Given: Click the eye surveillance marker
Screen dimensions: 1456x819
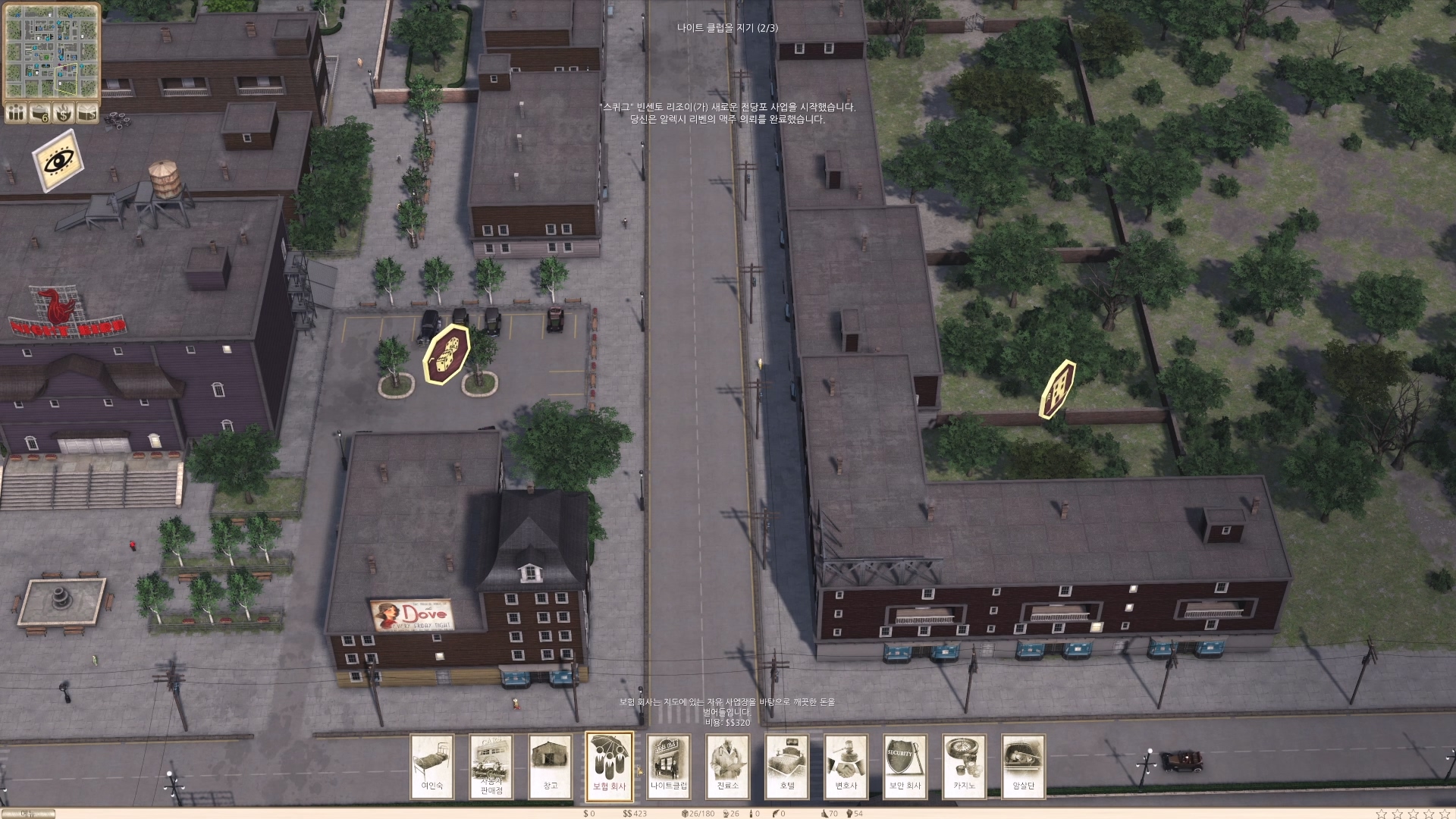Looking at the screenshot, I should pyautogui.click(x=56, y=161).
